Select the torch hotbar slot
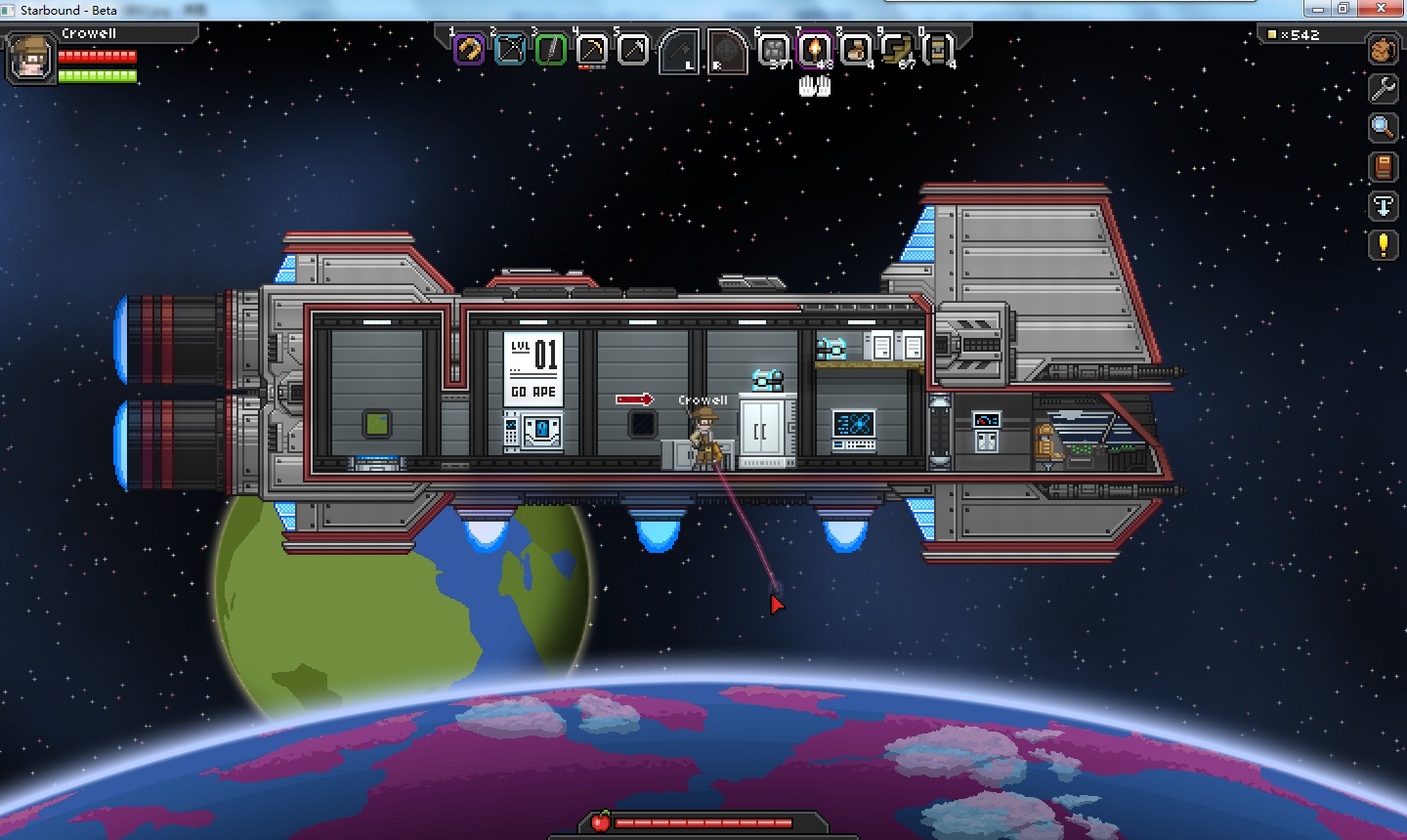Screen dimensions: 1407x840 coord(814,49)
